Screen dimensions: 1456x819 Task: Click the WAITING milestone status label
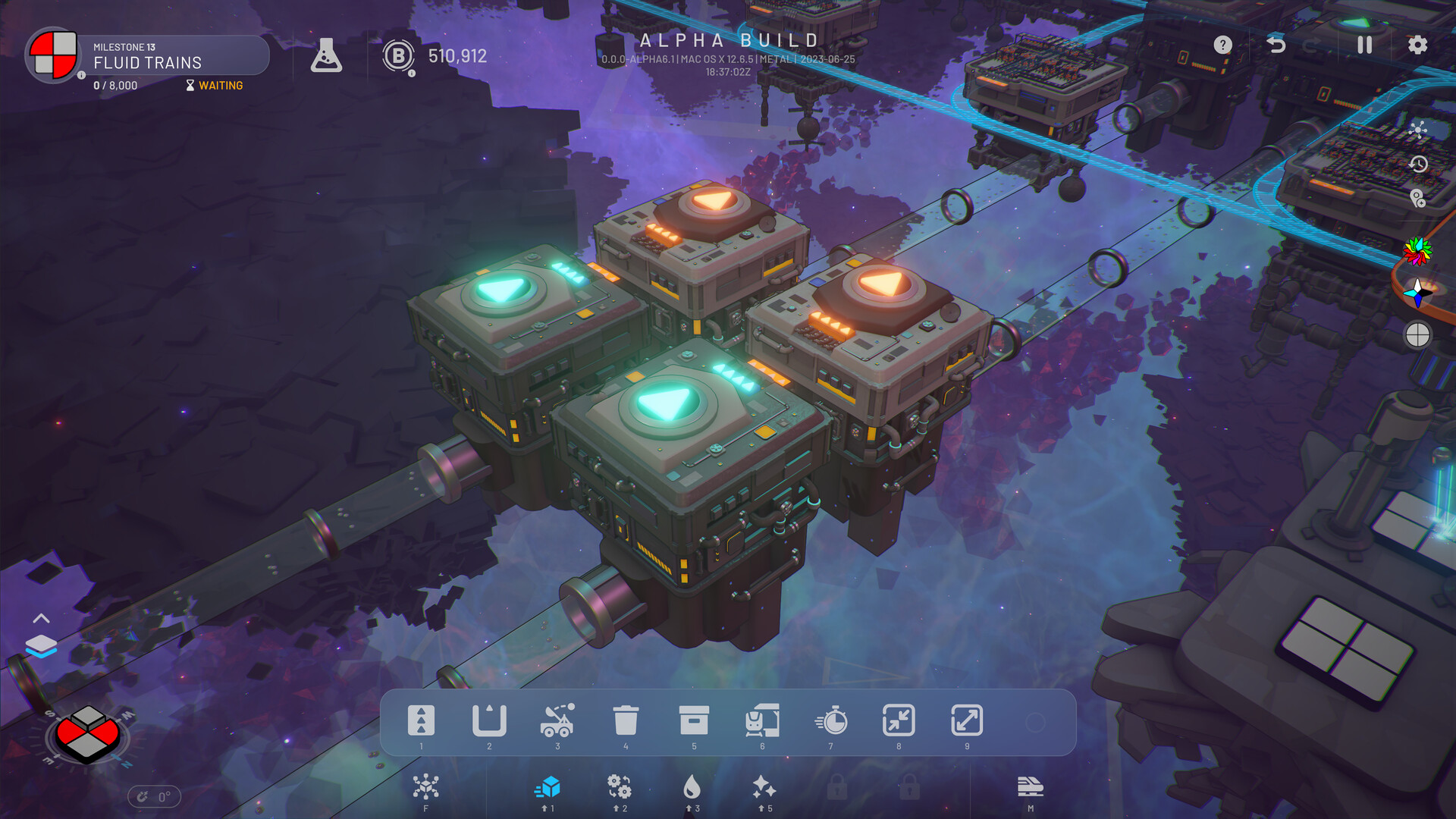219,86
